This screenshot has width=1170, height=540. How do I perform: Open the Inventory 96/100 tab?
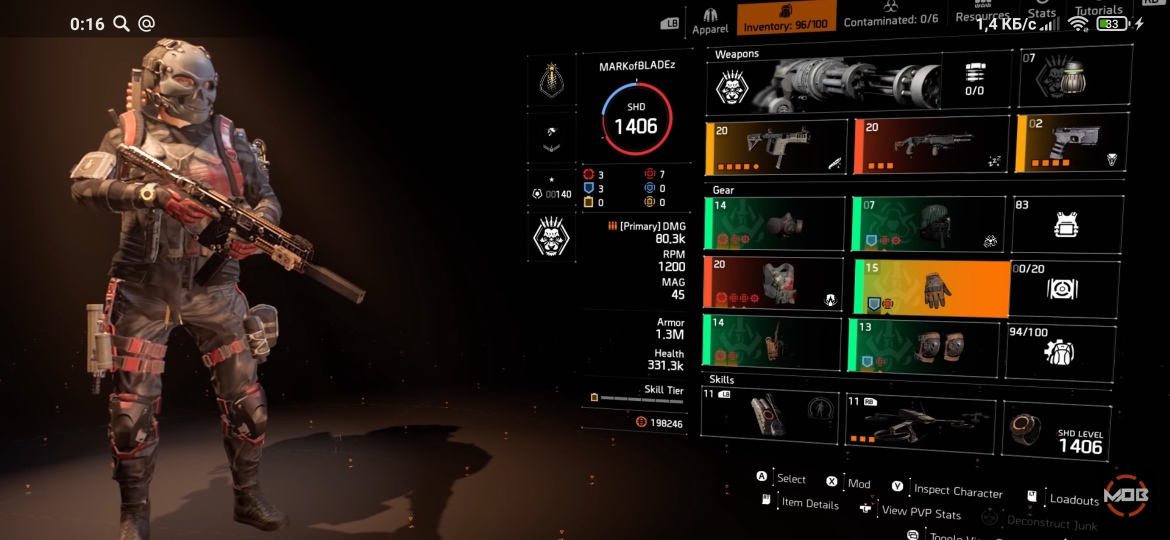786,19
